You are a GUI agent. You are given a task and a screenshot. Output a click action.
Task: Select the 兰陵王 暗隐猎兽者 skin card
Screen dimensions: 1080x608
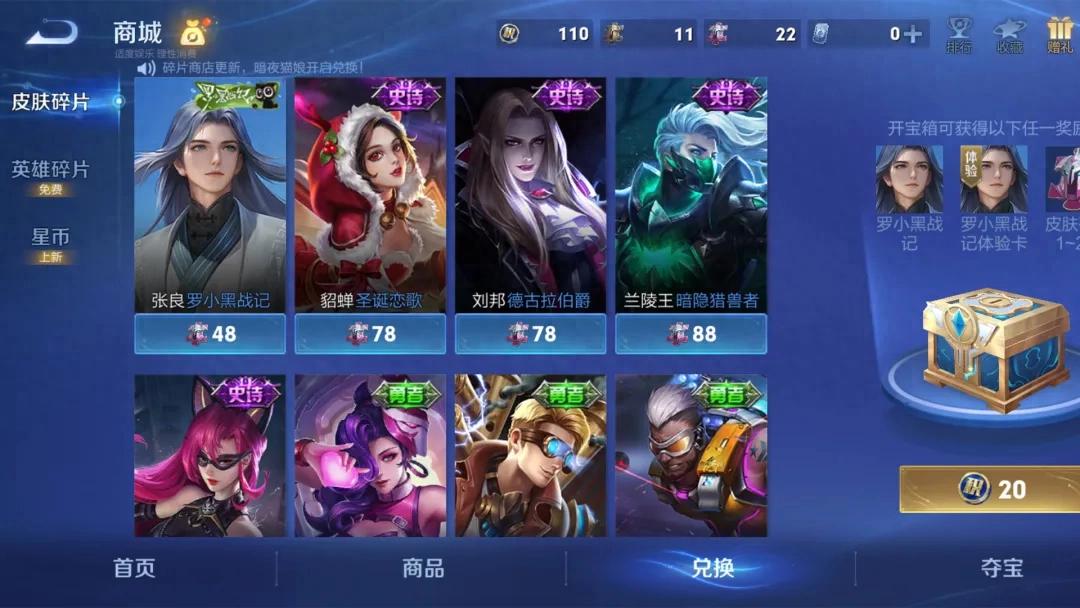(691, 195)
